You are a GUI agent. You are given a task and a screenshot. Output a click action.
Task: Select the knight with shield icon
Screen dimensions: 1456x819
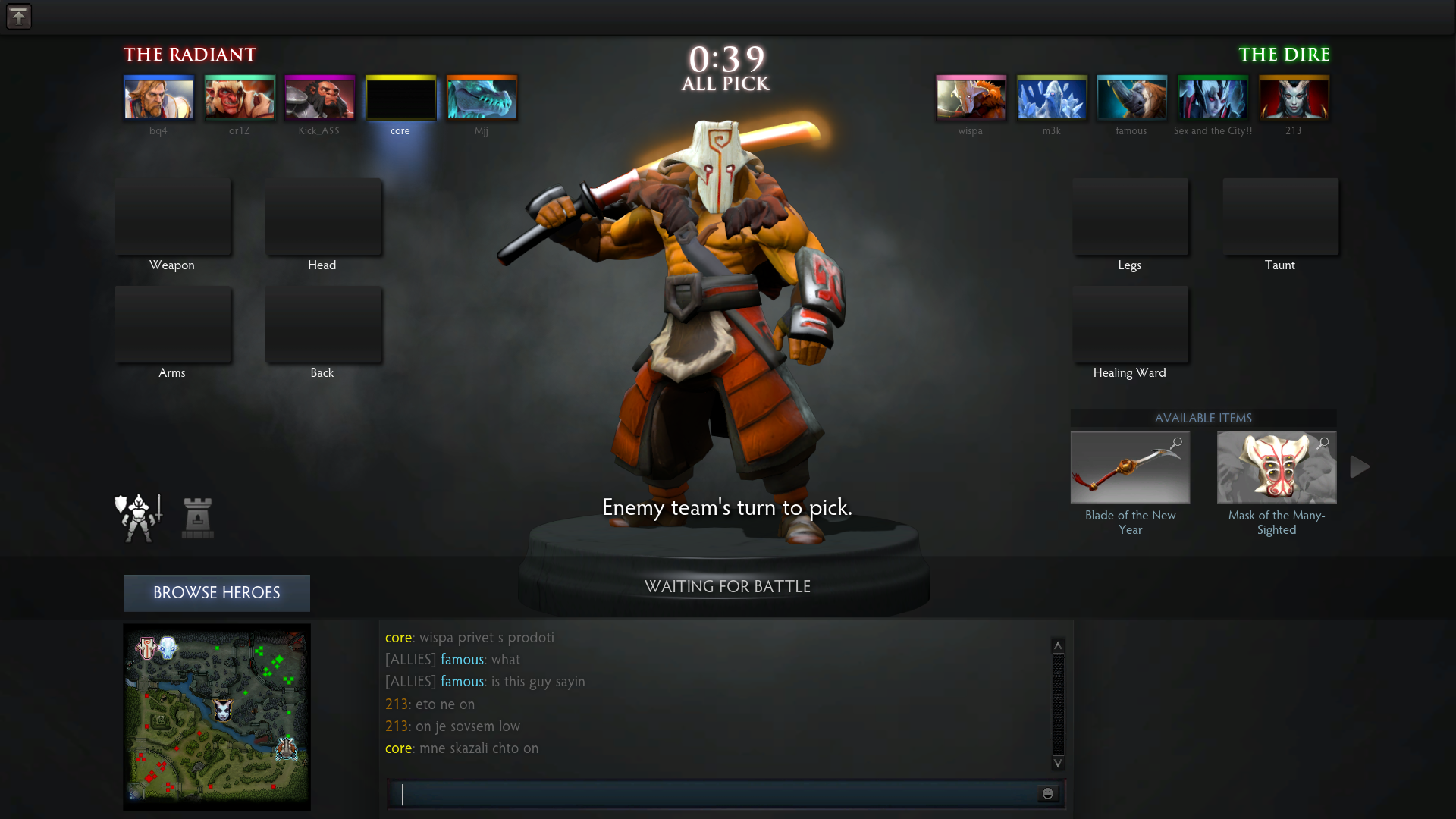click(138, 518)
